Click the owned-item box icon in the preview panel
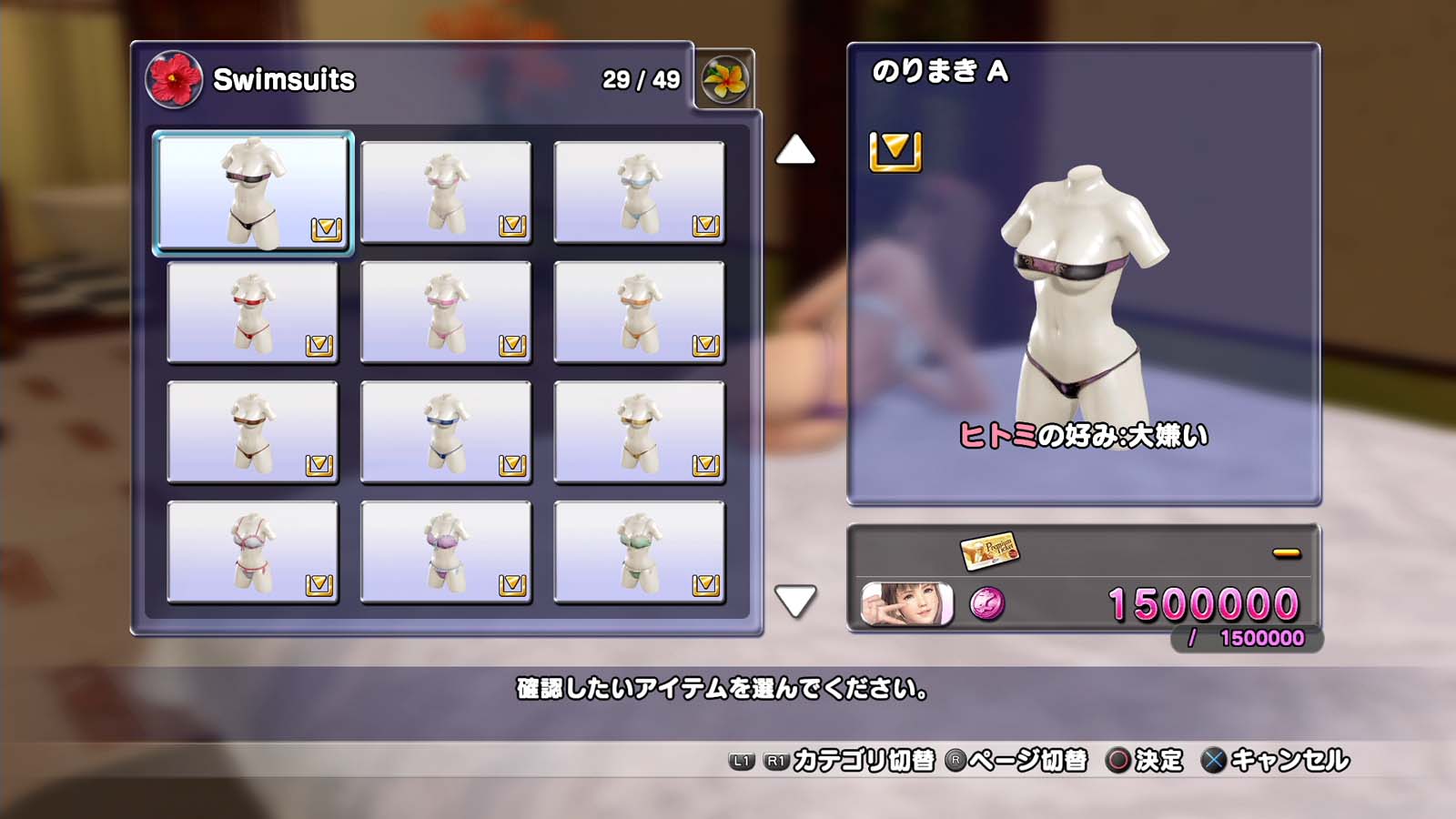This screenshot has height=819, width=1456. (895, 151)
